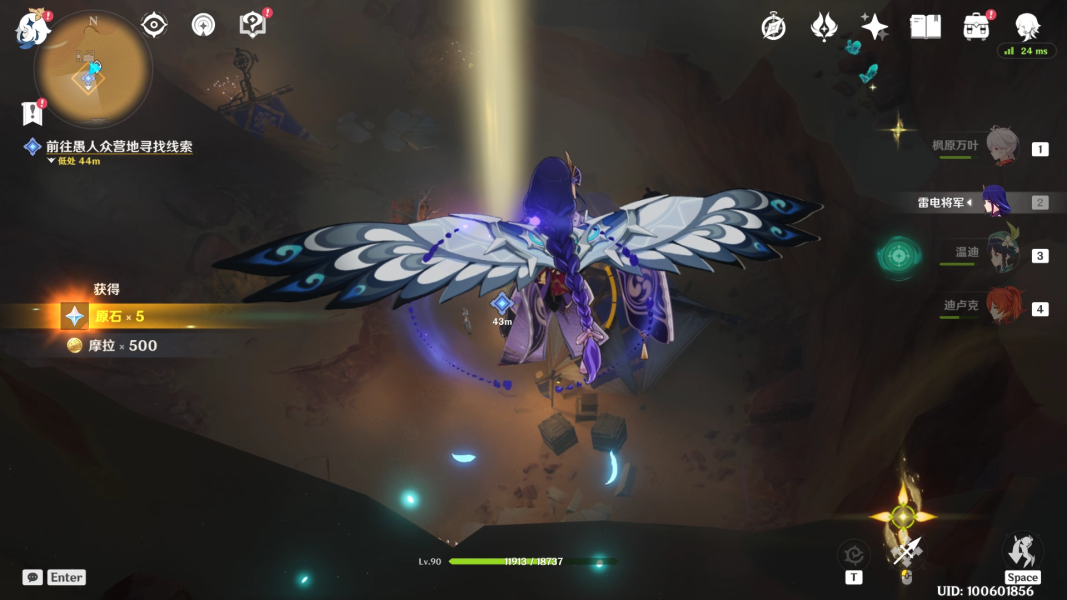The height and width of the screenshot is (600, 1067).
Task: Click the quest journal icon below minimap
Action: point(32,112)
